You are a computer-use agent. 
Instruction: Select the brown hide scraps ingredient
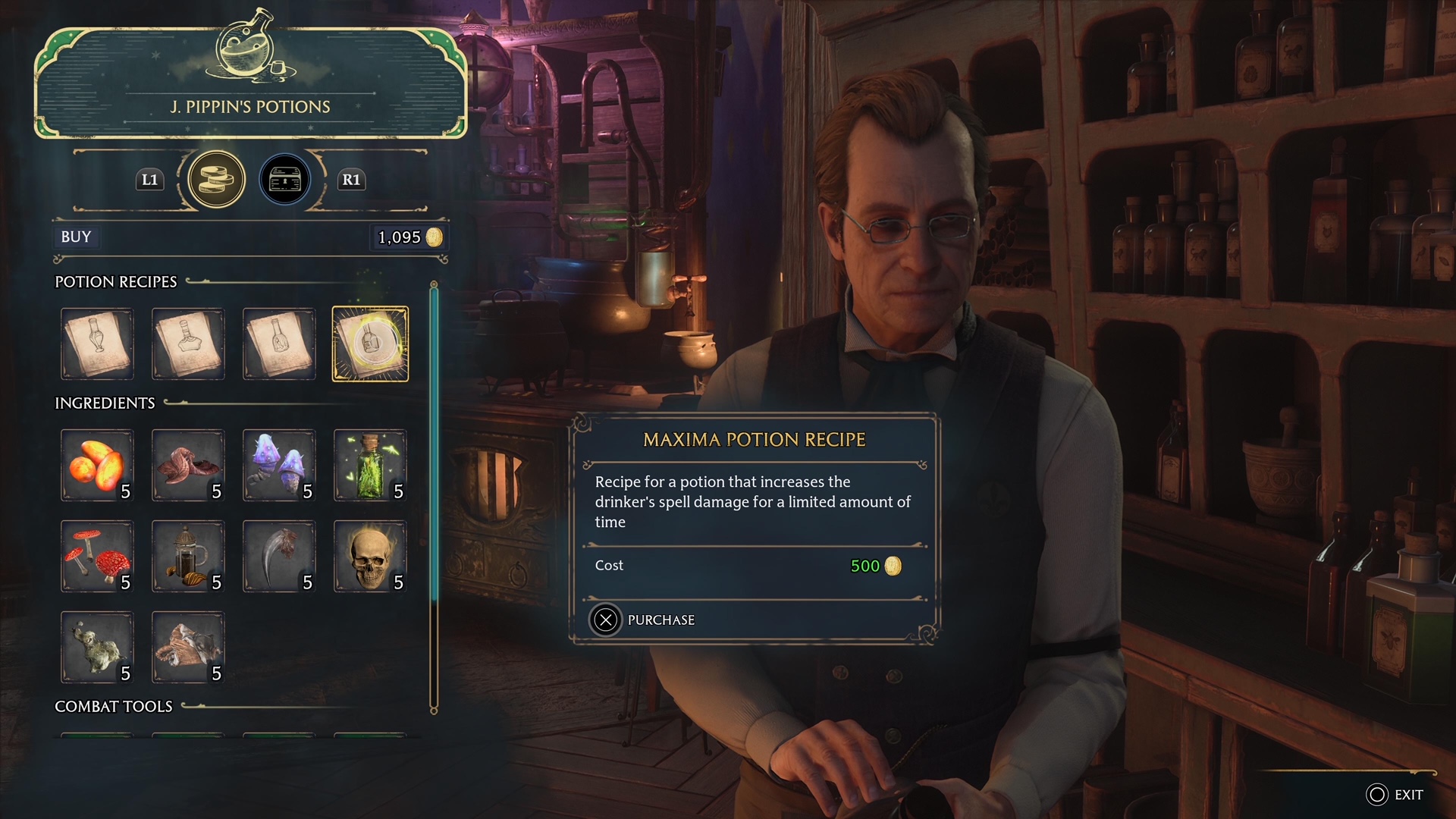pos(188,647)
